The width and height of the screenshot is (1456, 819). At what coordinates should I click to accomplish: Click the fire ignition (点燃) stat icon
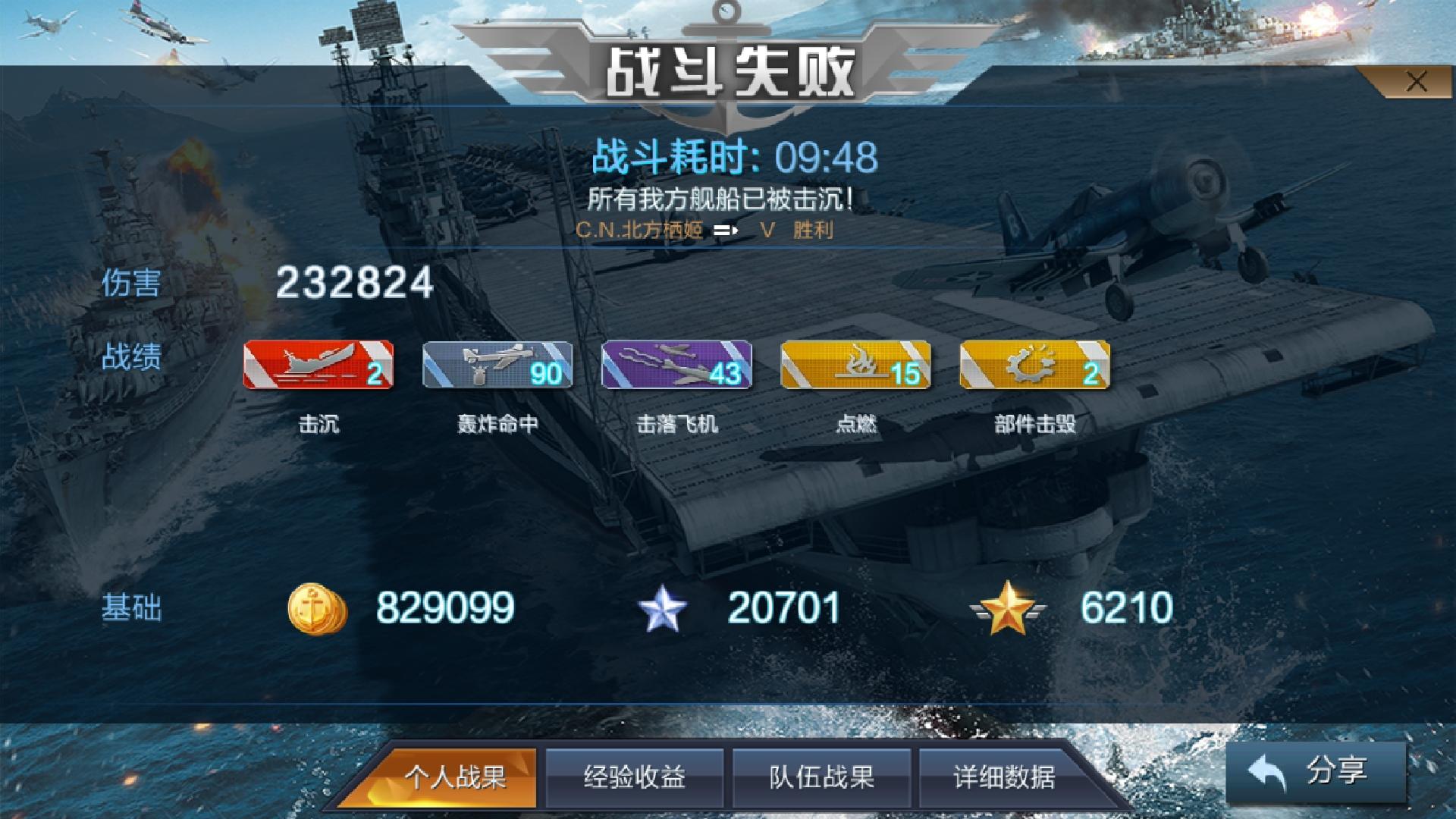pos(857,366)
